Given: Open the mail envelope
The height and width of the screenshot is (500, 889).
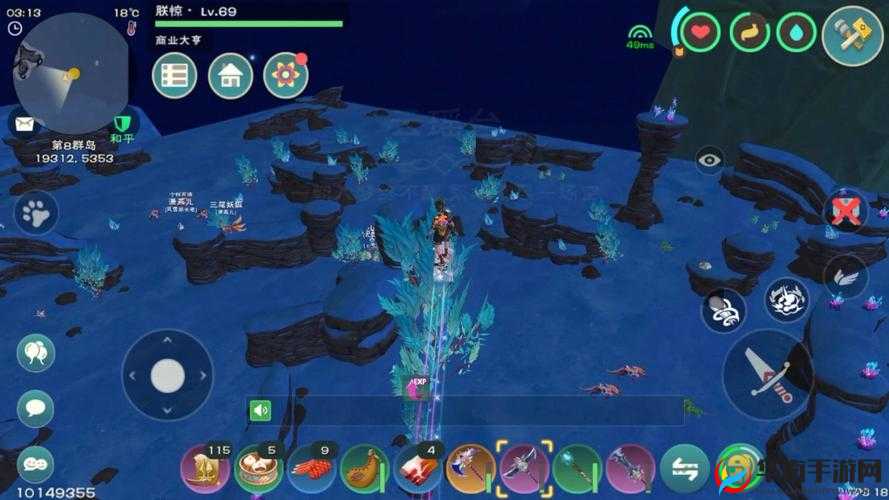Looking at the screenshot, I should click(x=24, y=123).
